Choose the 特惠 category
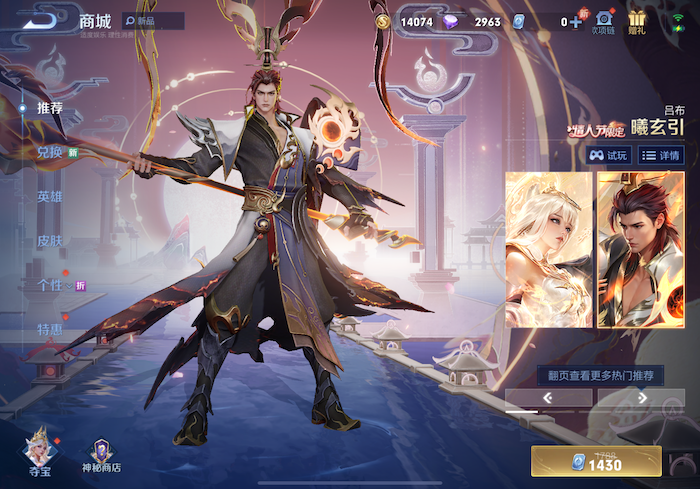Viewport: 700px width, 489px height. click(x=50, y=328)
